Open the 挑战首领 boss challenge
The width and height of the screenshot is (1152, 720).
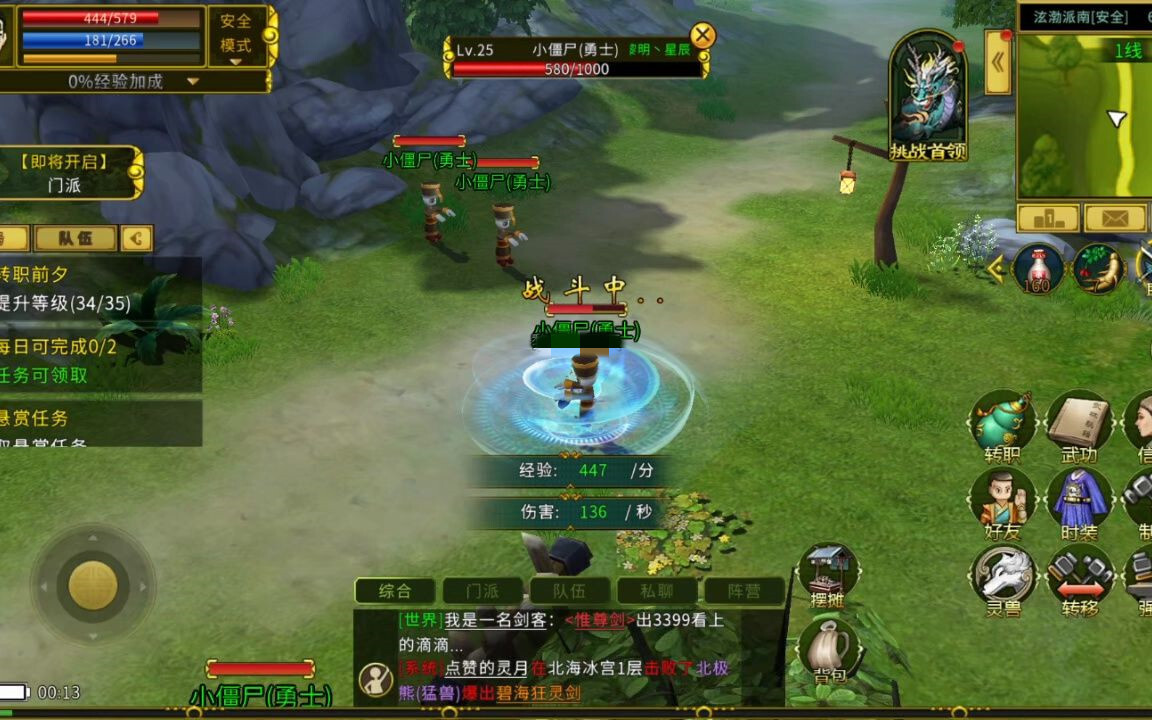coord(928,97)
